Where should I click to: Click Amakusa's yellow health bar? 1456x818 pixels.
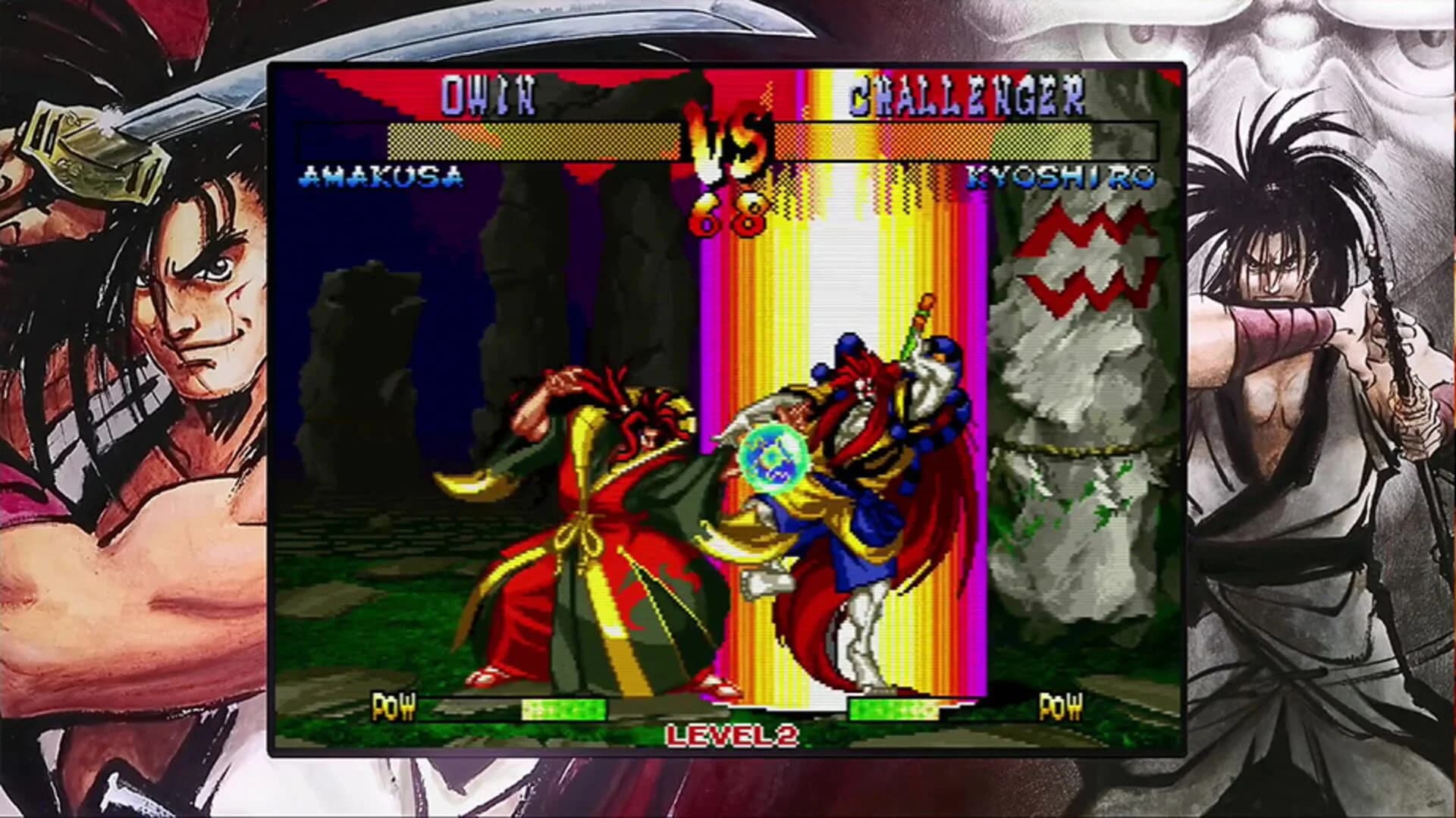(x=531, y=139)
